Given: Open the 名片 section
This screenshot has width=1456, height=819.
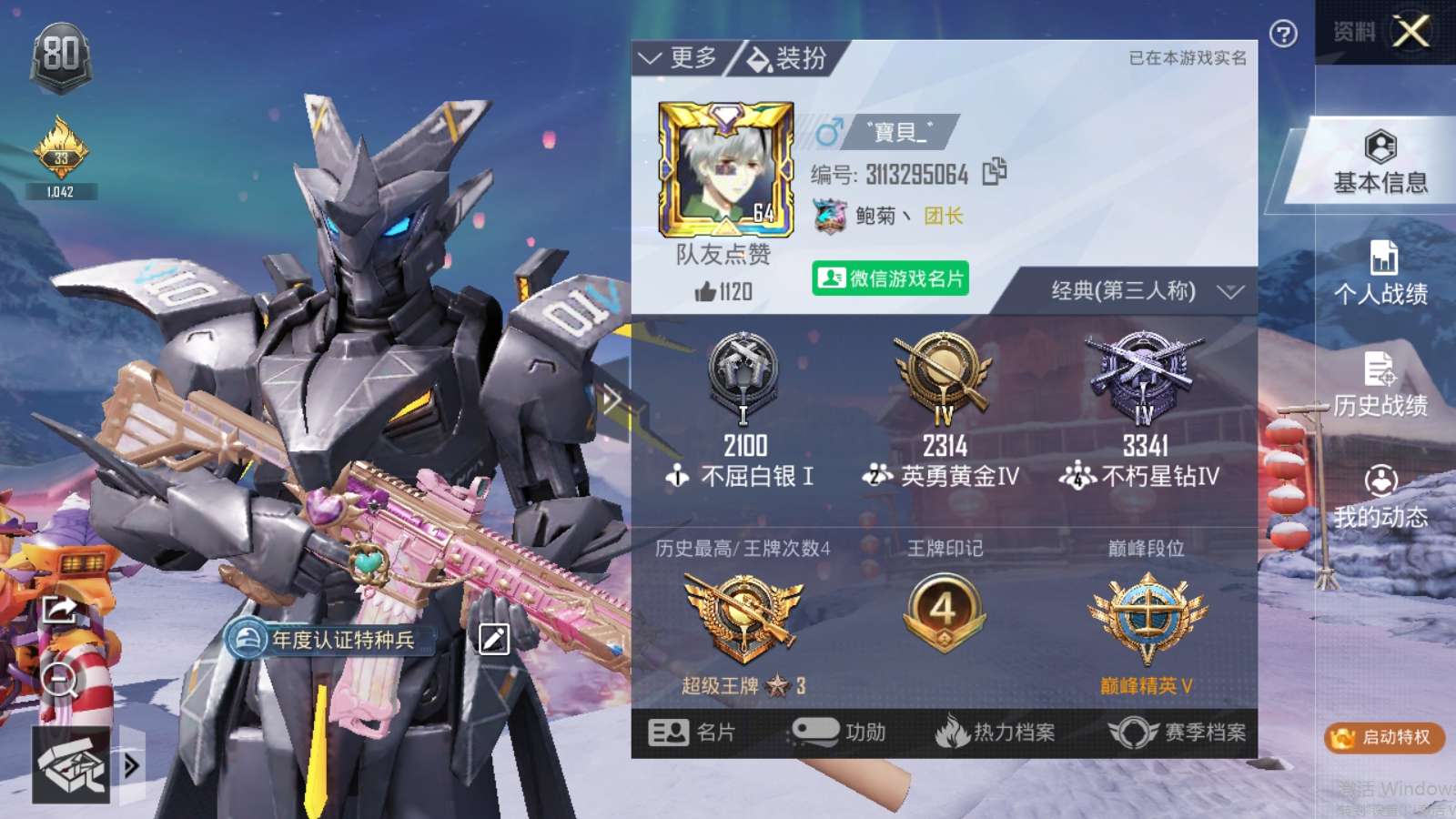Looking at the screenshot, I should [x=693, y=733].
